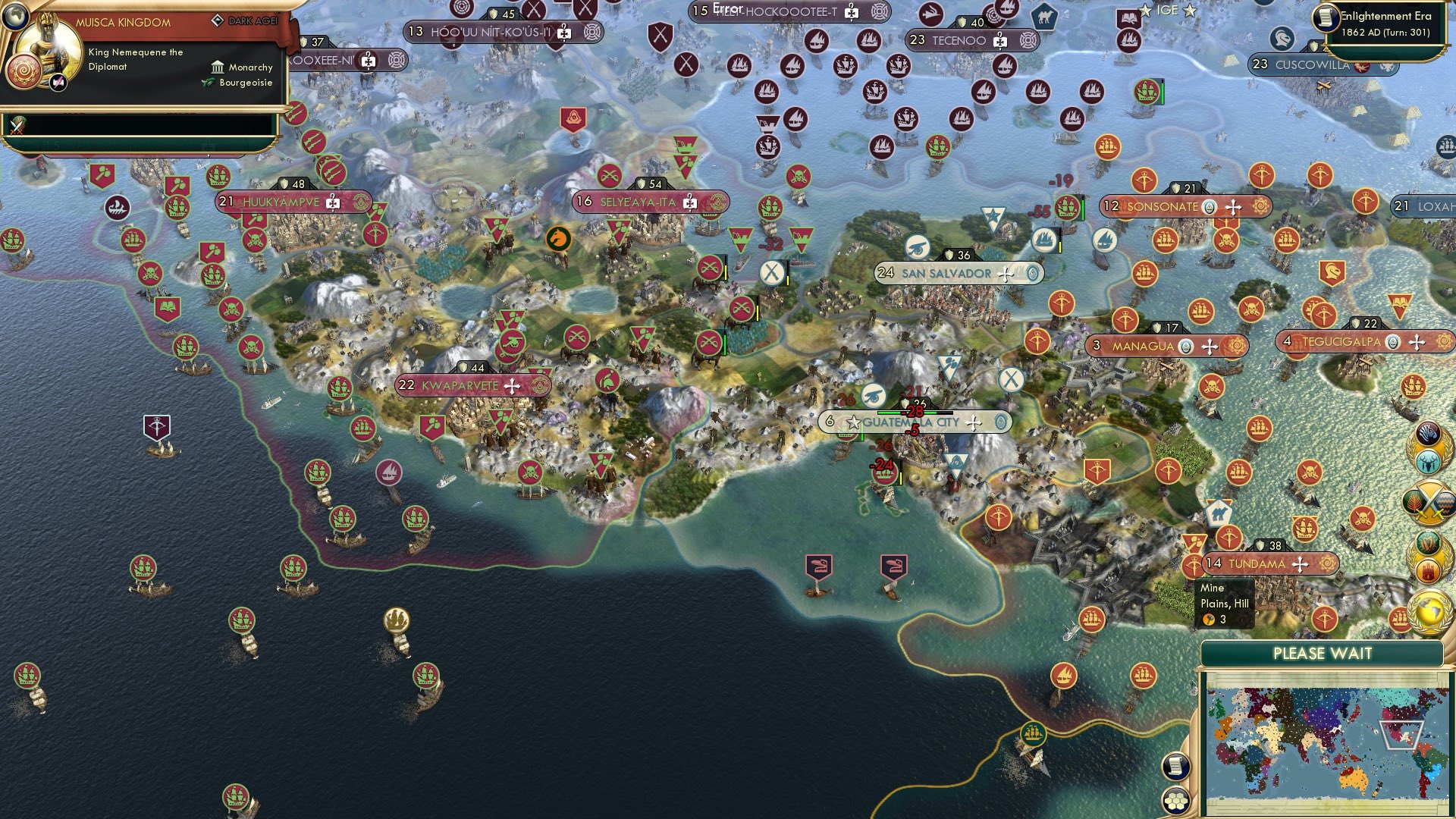Toggle the hexagon grid overlay button
Viewport: 1456px width, 819px height.
pos(1175,801)
